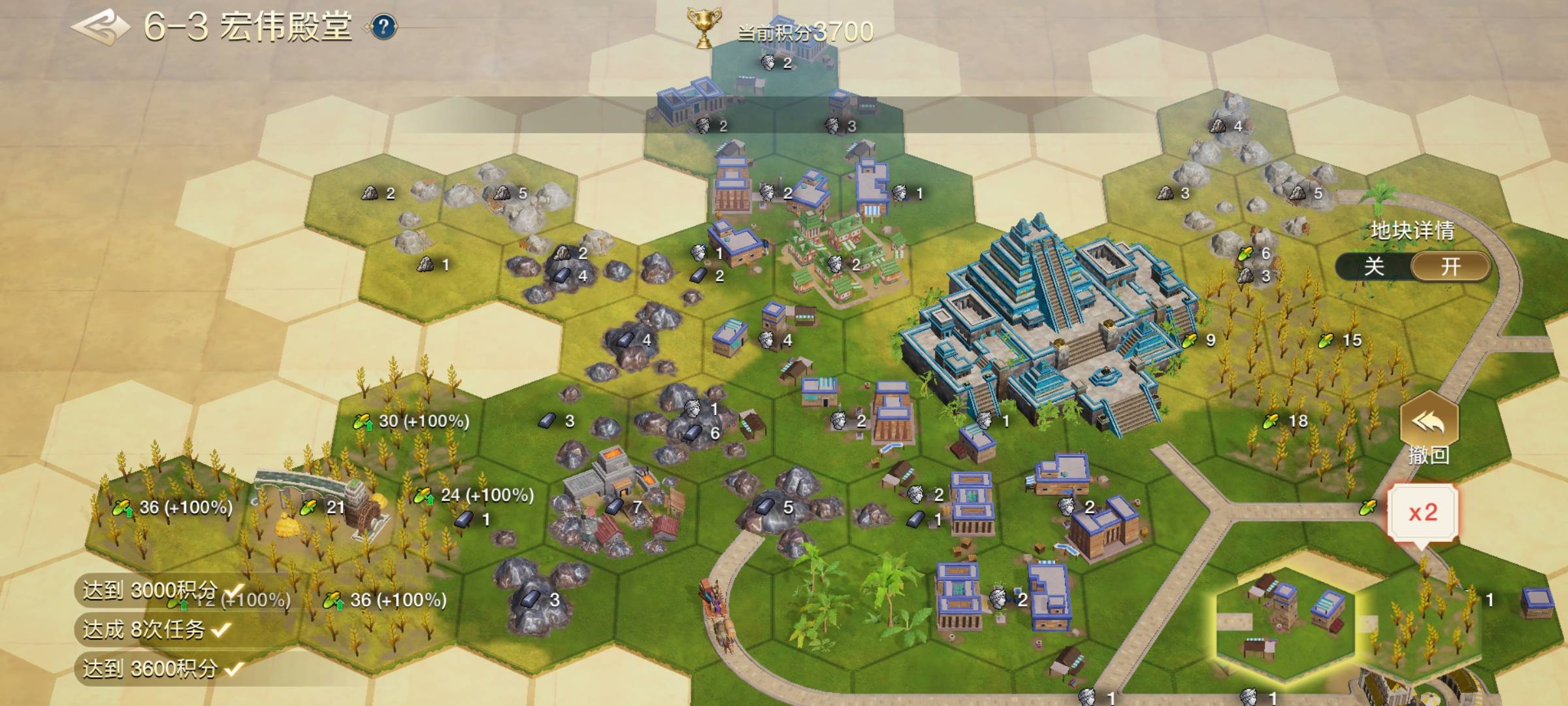The height and width of the screenshot is (706, 1568).
Task: Switch tile details to 开 (on)
Action: pos(1450,267)
